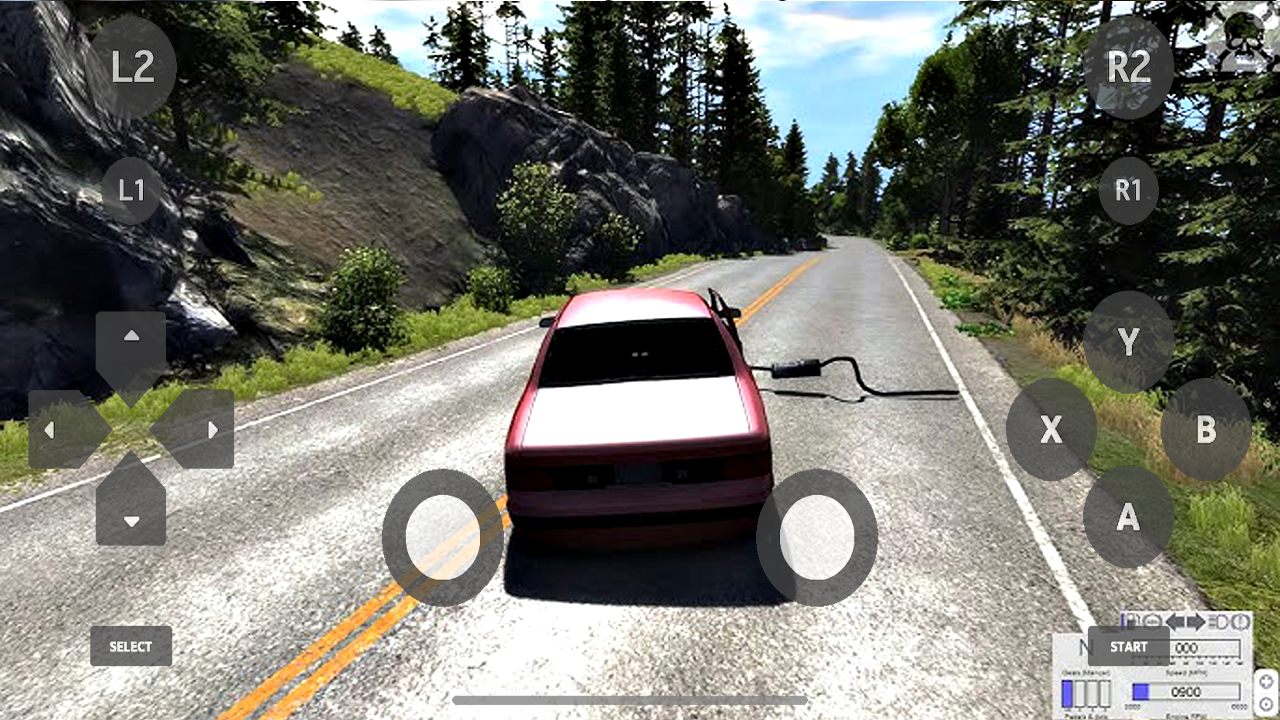This screenshot has width=1280, height=720.
Task: Tap the L2 virtual trigger button
Action: (x=133, y=67)
